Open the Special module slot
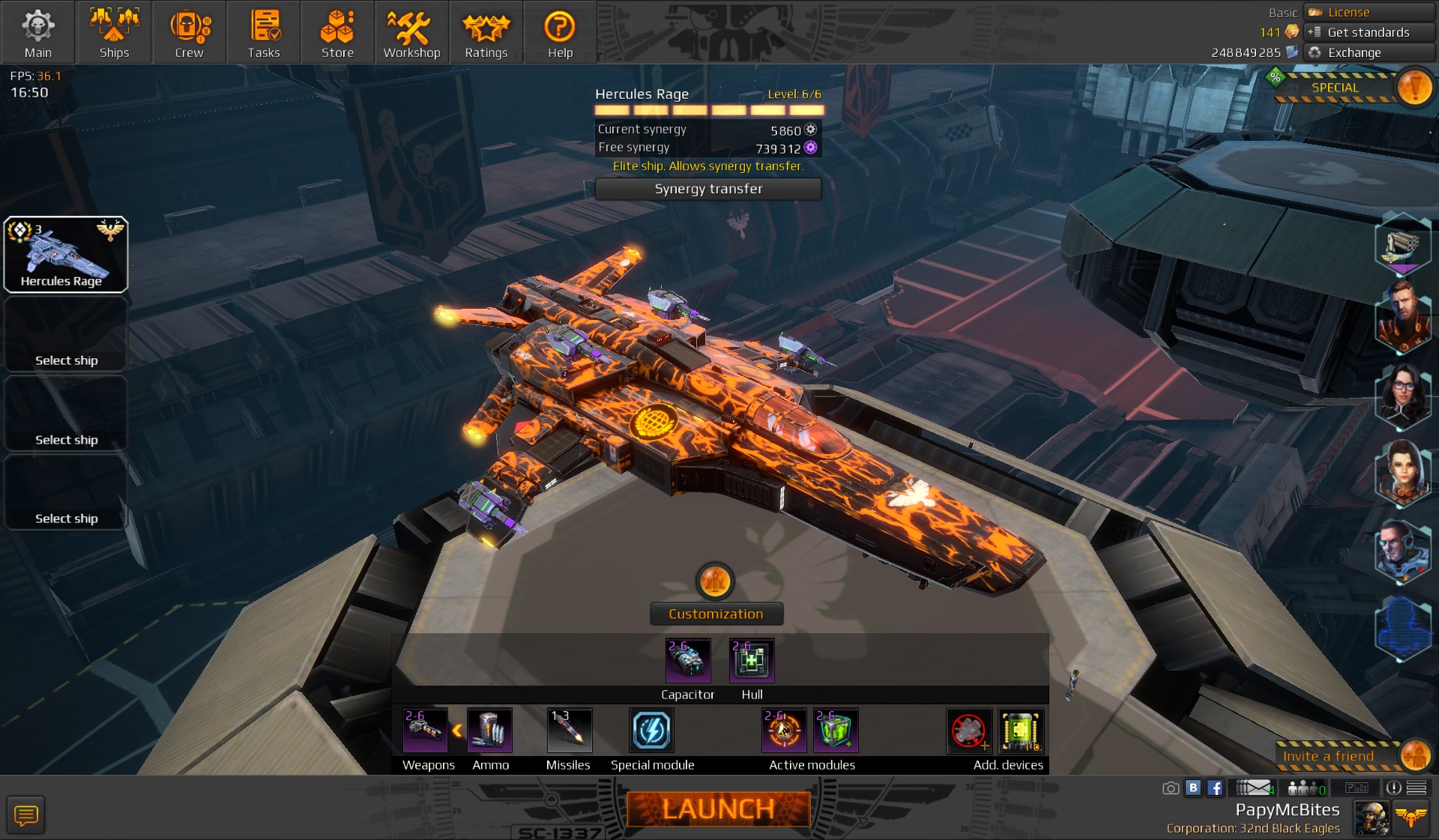 [651, 731]
